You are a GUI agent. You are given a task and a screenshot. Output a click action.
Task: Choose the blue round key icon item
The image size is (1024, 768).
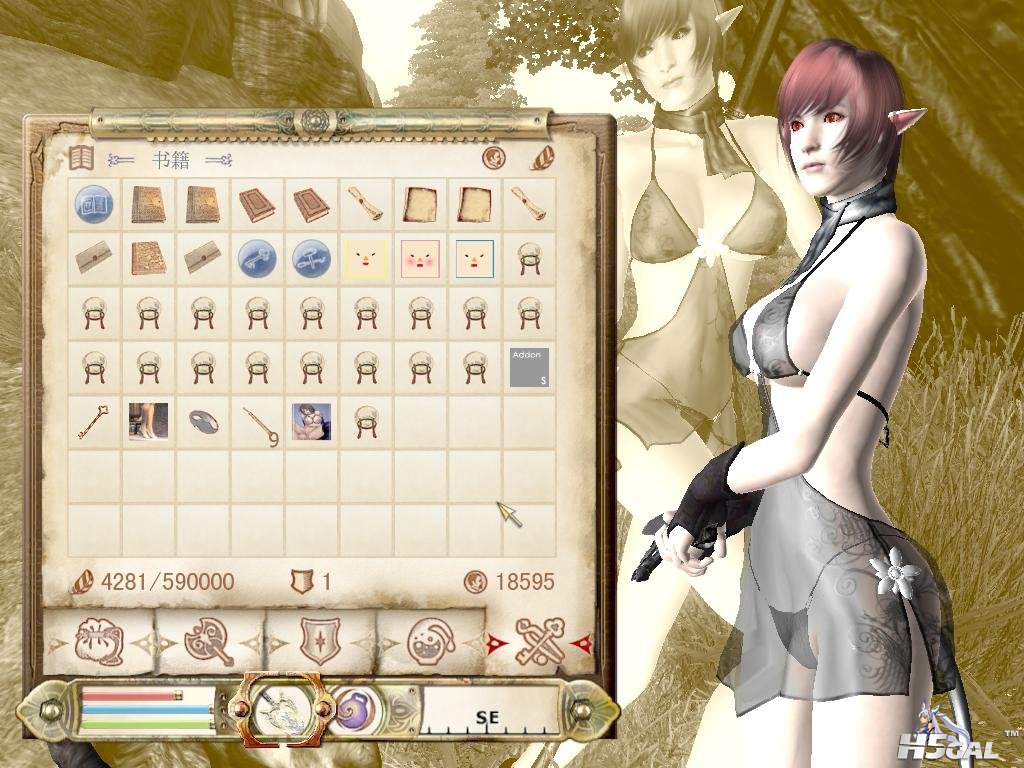[x=257, y=259]
